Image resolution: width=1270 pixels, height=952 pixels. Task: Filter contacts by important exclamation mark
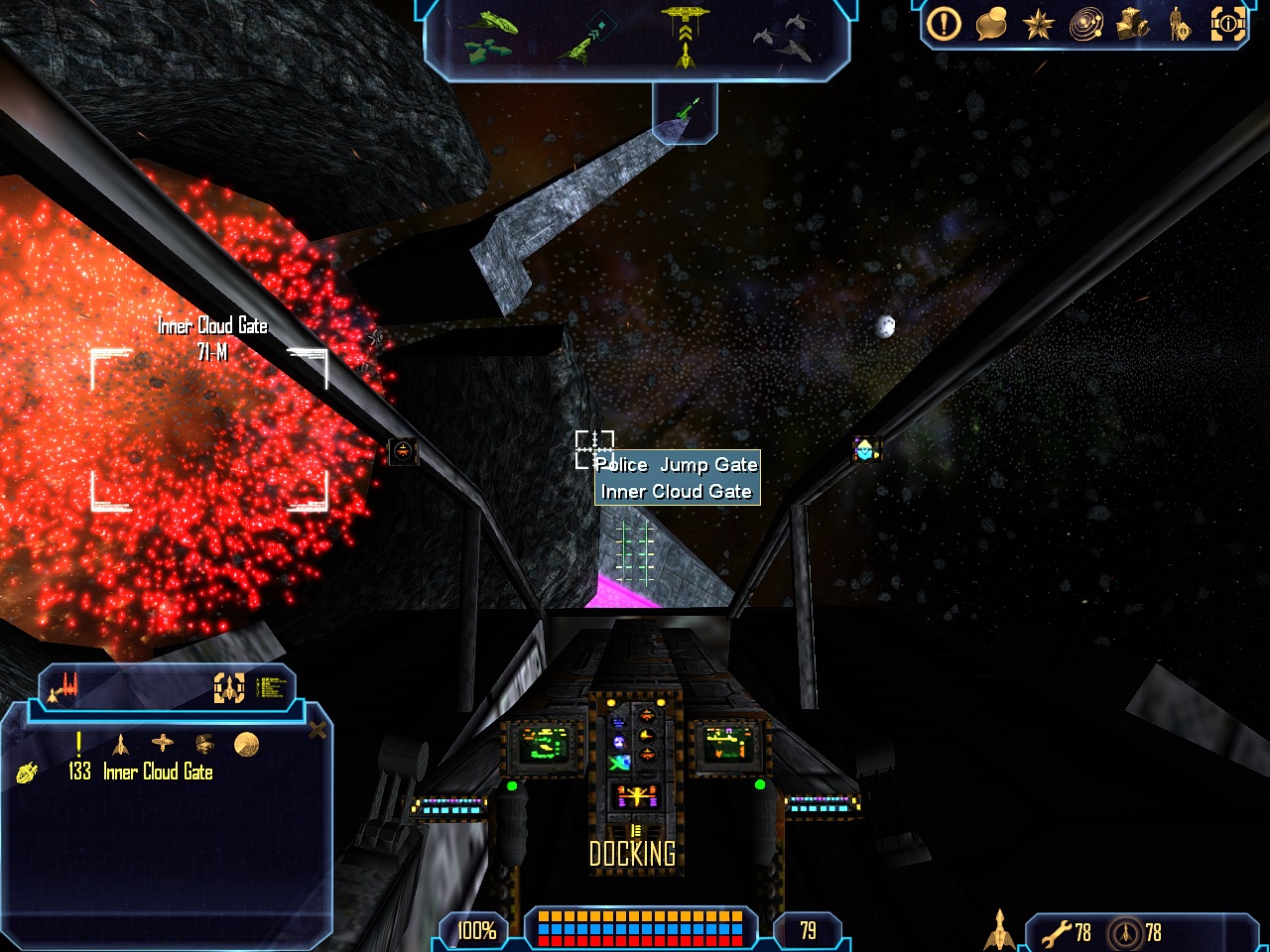pyautogui.click(x=78, y=744)
